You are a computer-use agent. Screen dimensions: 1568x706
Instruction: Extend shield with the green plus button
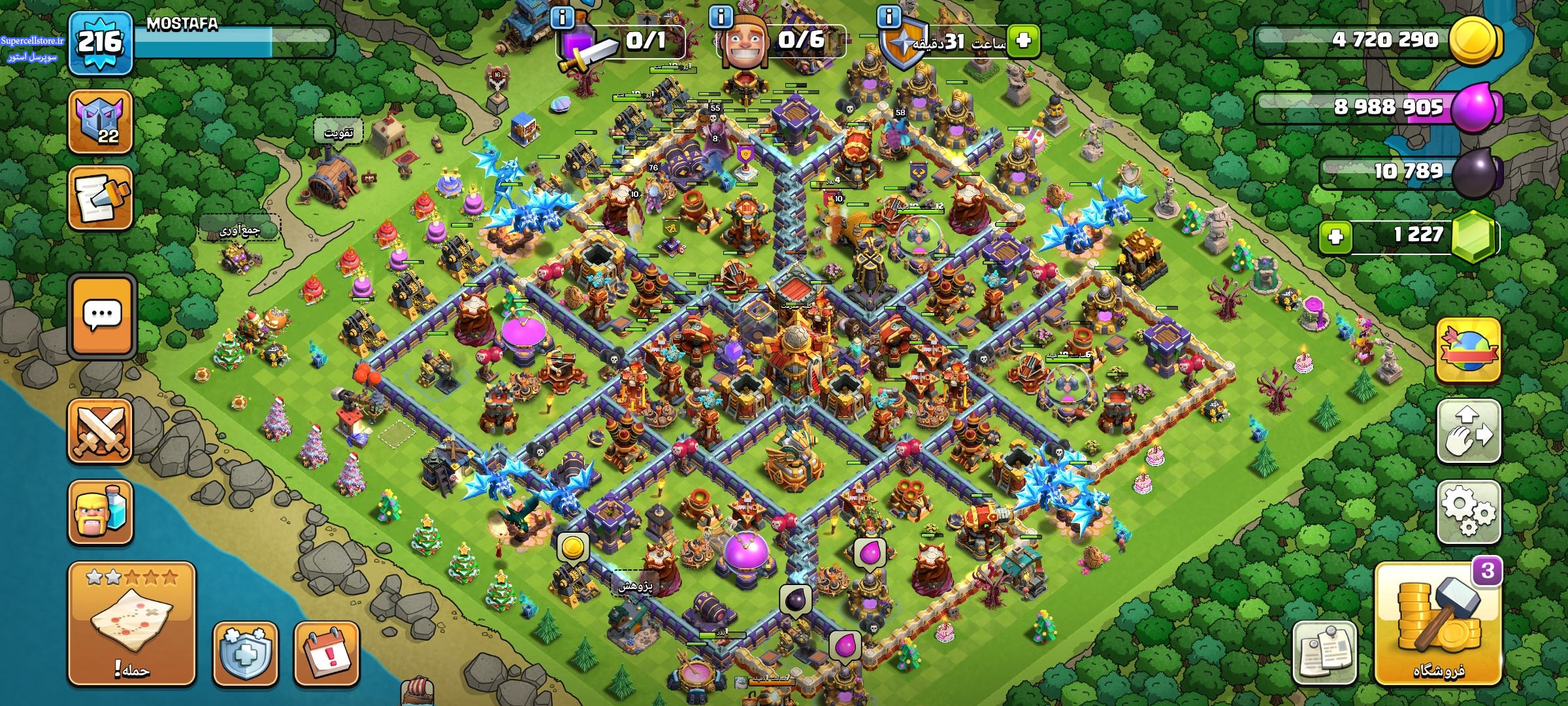click(x=1023, y=41)
